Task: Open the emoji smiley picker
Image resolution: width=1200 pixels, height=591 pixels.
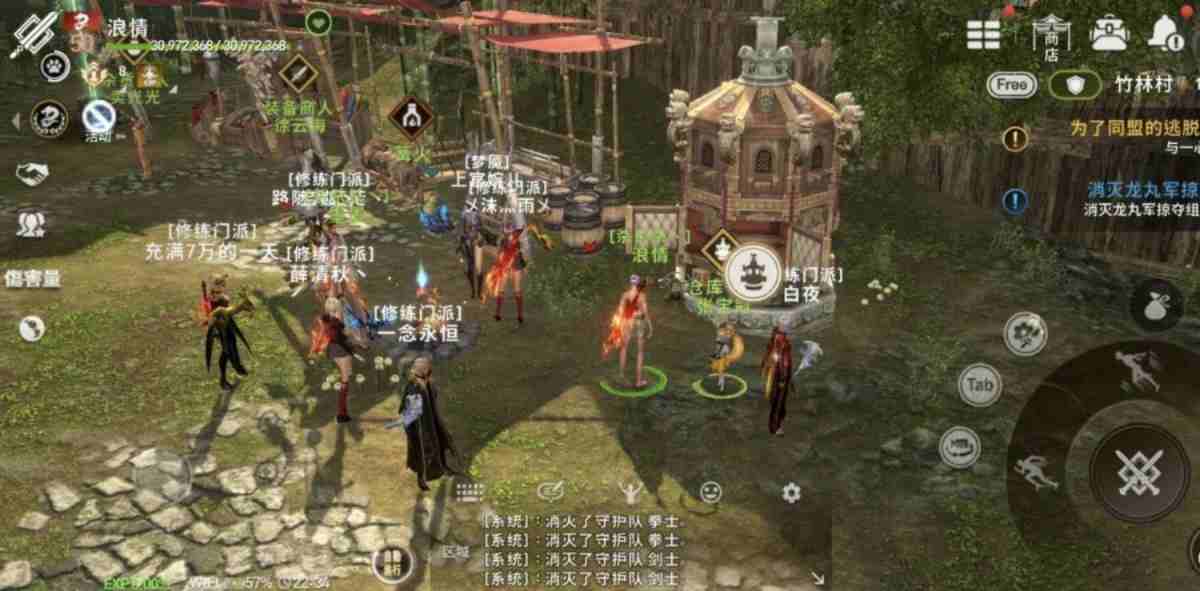Action: pos(711,492)
